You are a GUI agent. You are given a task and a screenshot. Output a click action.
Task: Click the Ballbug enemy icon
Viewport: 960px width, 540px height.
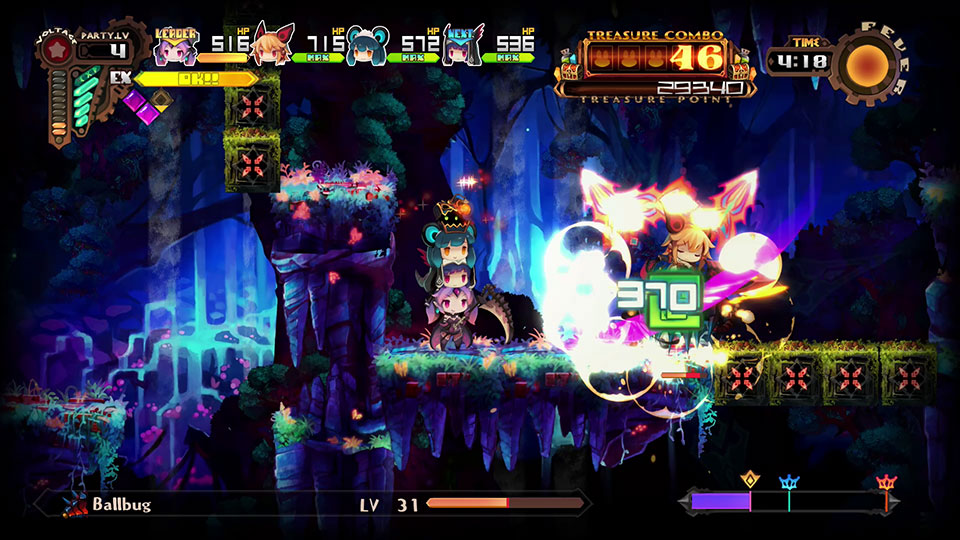click(x=75, y=505)
